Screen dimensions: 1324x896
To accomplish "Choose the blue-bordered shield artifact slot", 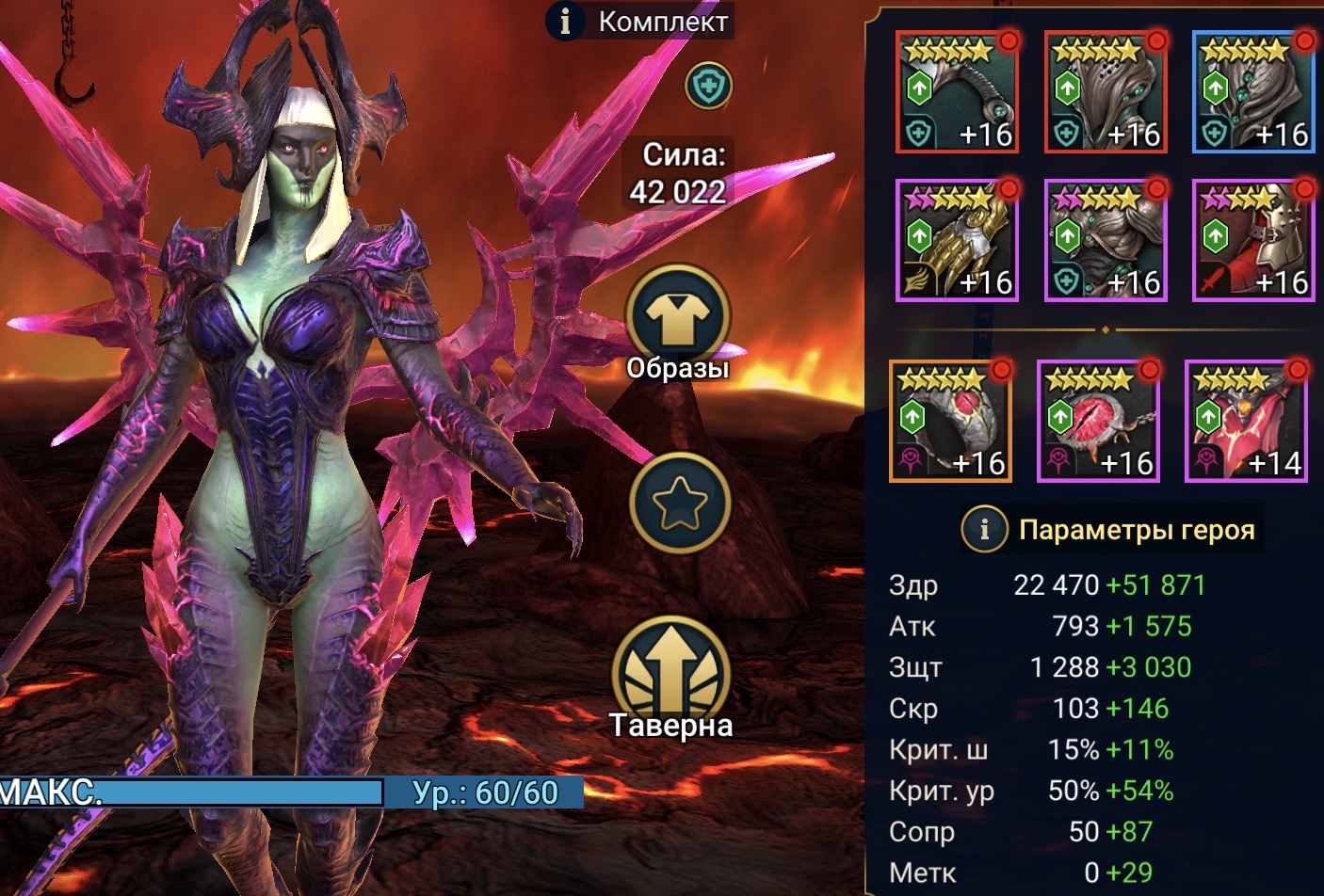I will click(x=1253, y=92).
